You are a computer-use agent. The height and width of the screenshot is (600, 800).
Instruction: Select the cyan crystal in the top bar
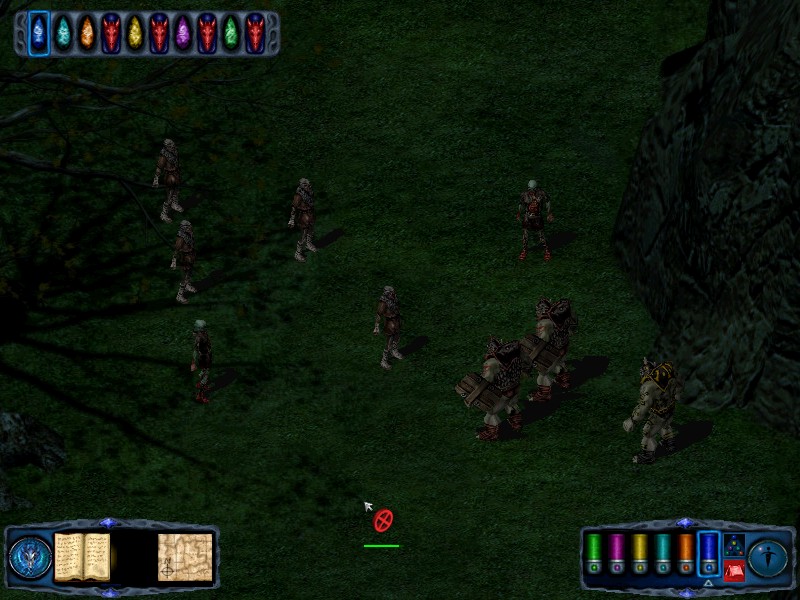click(63, 33)
